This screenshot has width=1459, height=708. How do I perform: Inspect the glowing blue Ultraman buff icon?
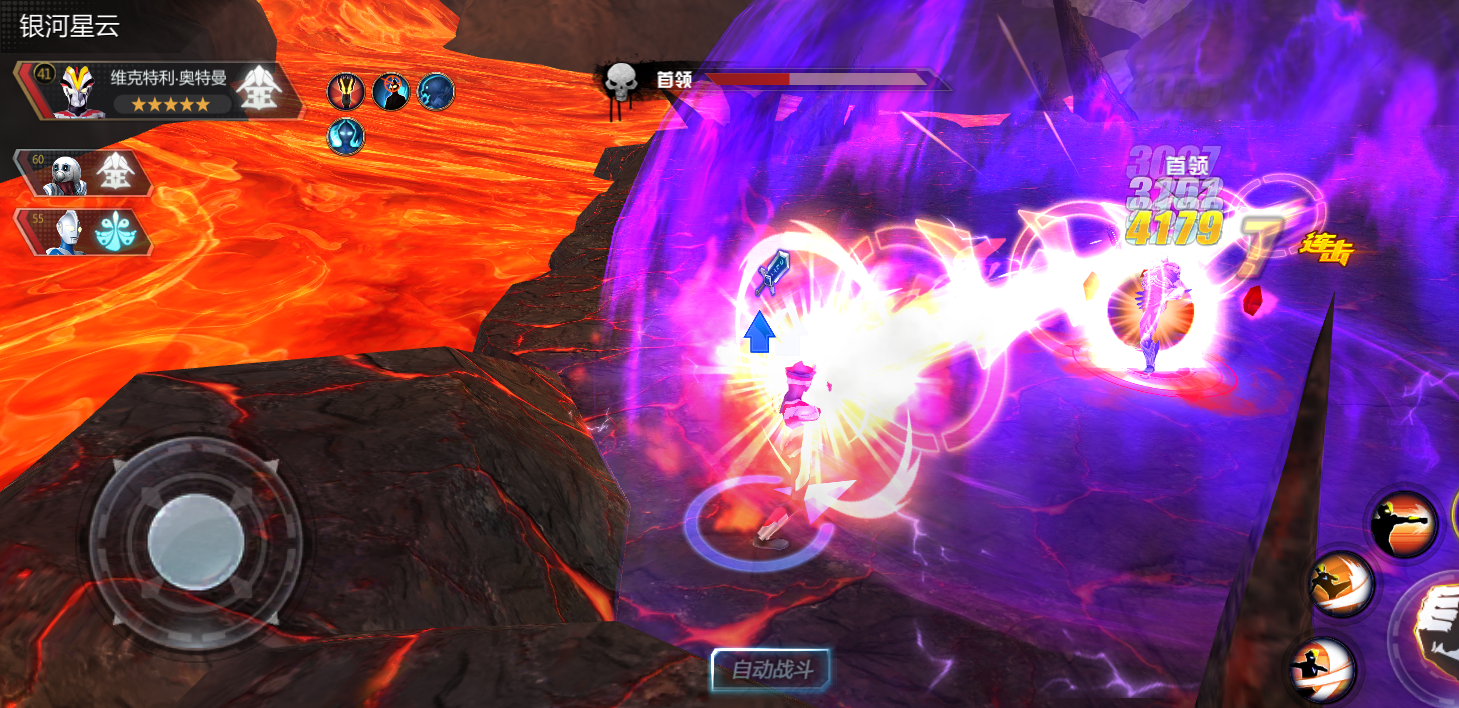345,136
